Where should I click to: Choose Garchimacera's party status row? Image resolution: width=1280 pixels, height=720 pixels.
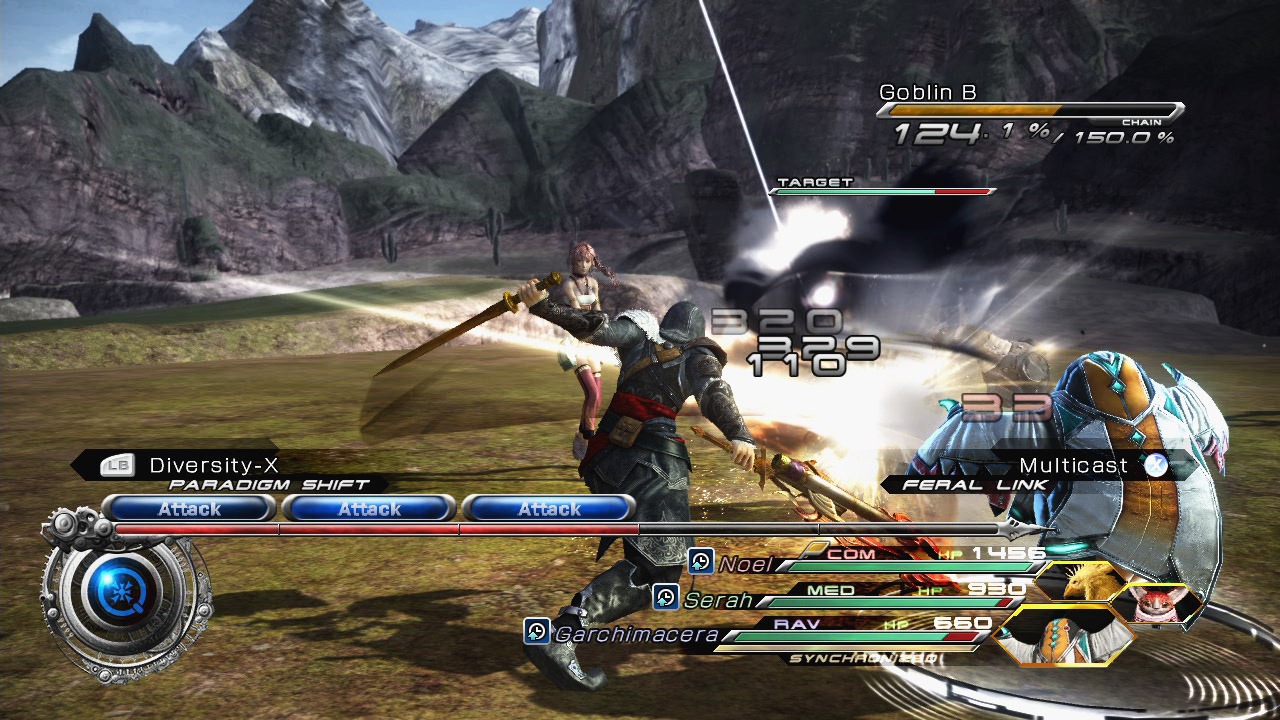click(x=760, y=633)
